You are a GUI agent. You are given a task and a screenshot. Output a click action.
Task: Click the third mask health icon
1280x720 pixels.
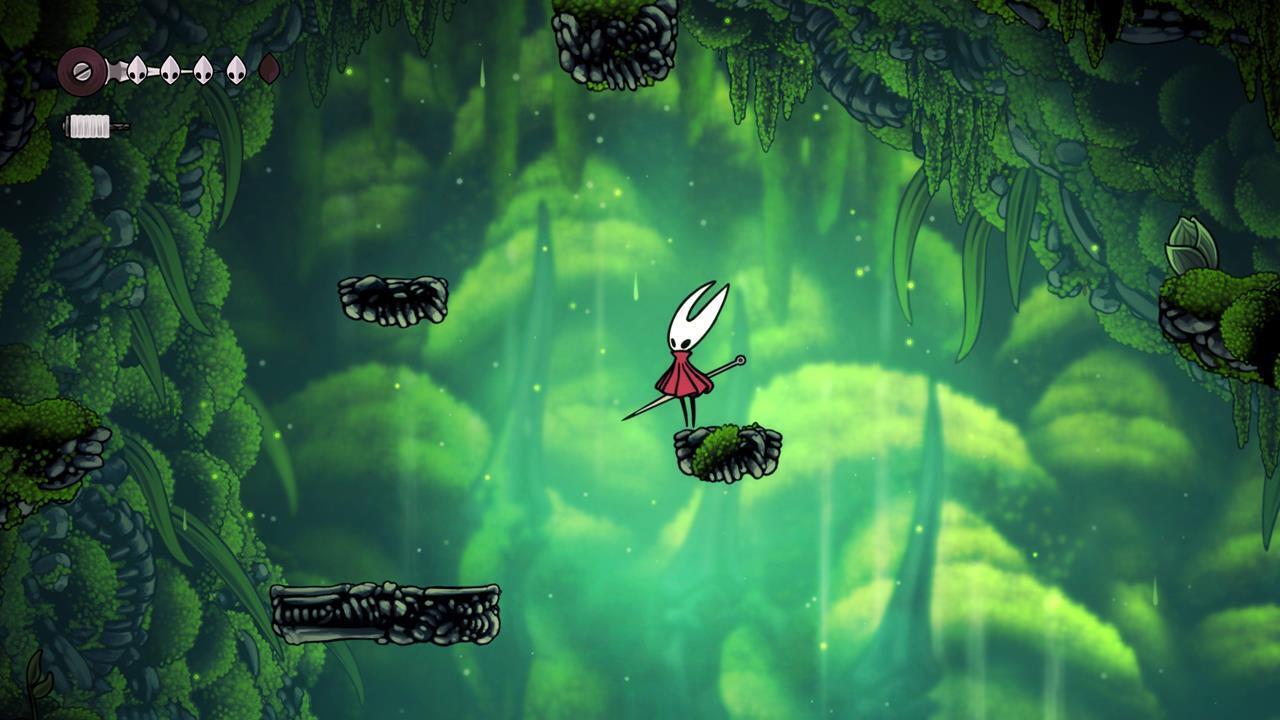click(202, 69)
